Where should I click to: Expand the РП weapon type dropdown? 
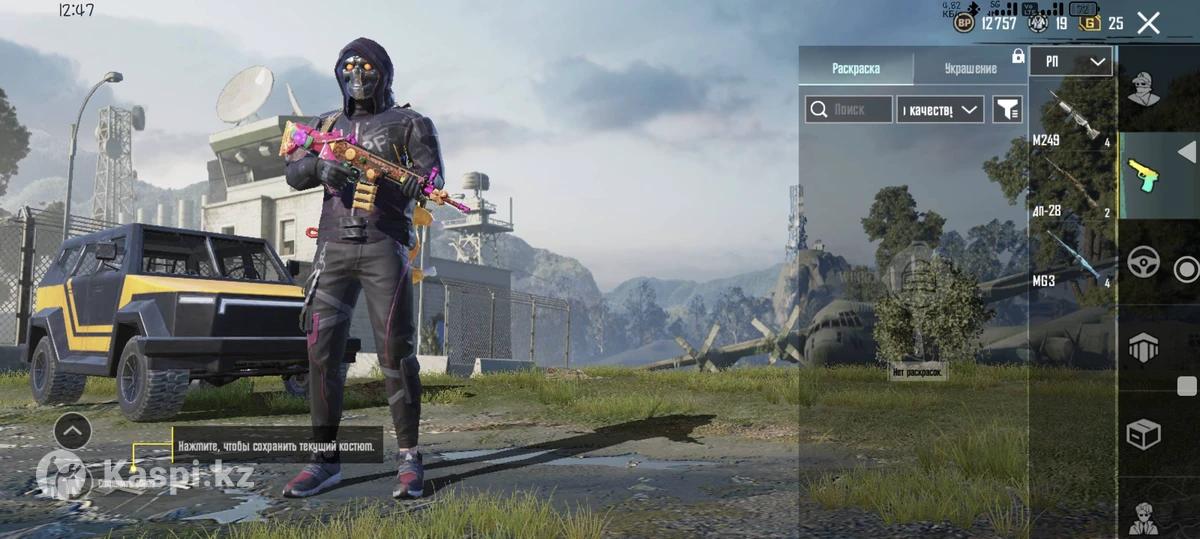1071,62
